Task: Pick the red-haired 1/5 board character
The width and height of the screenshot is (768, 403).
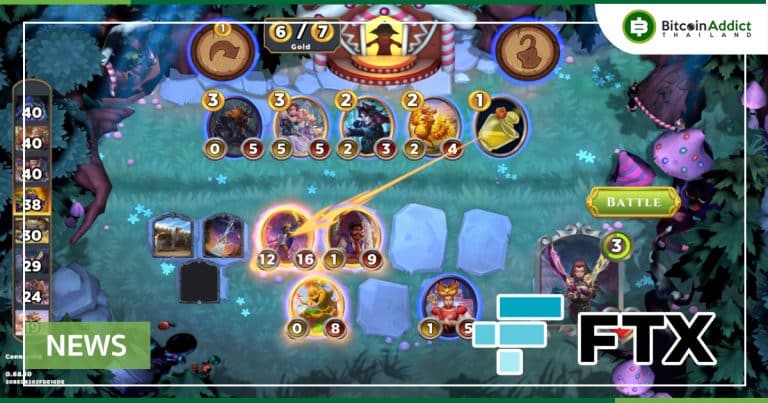Action: pyautogui.click(x=450, y=304)
